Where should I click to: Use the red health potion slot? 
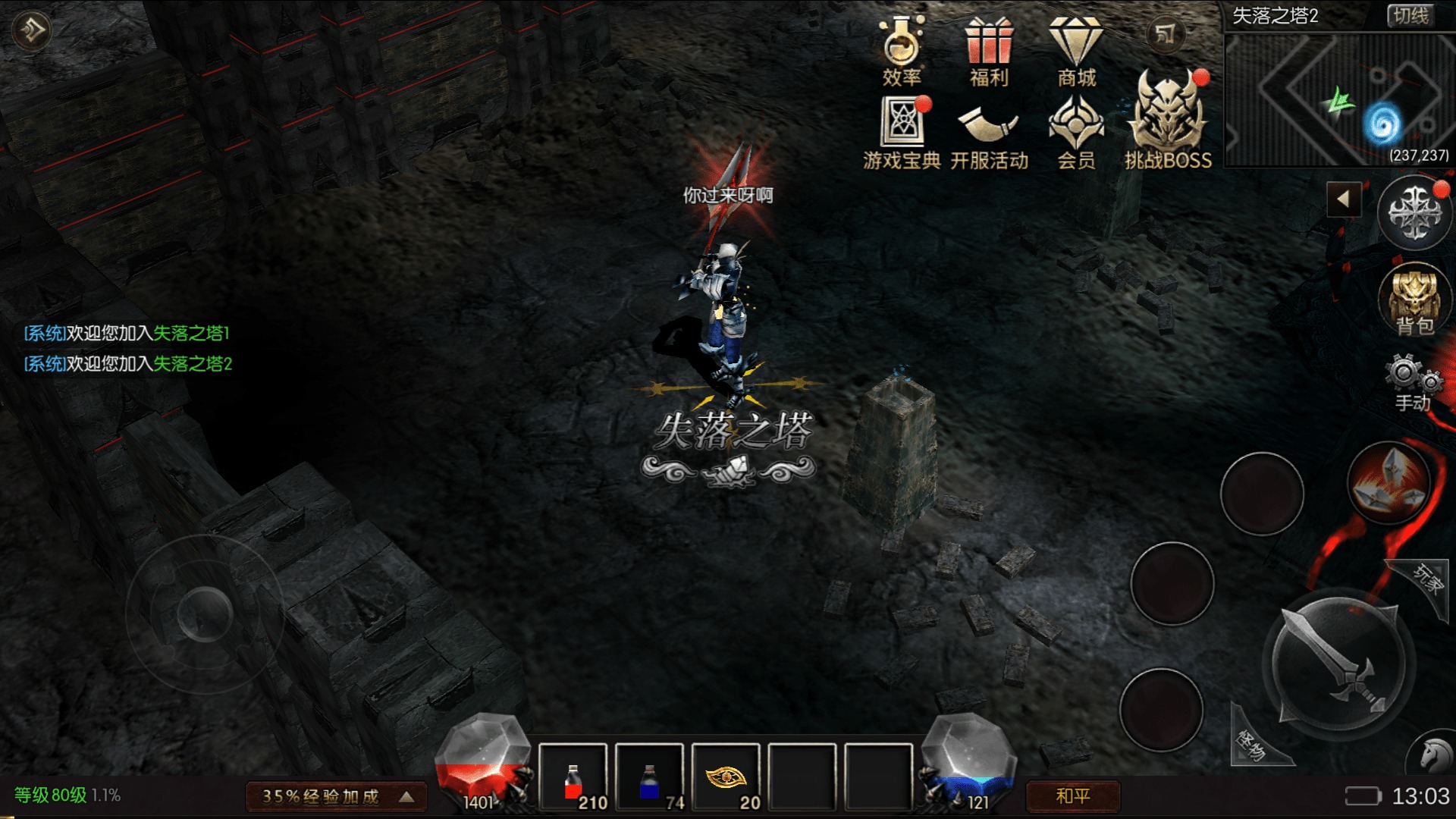(573, 778)
